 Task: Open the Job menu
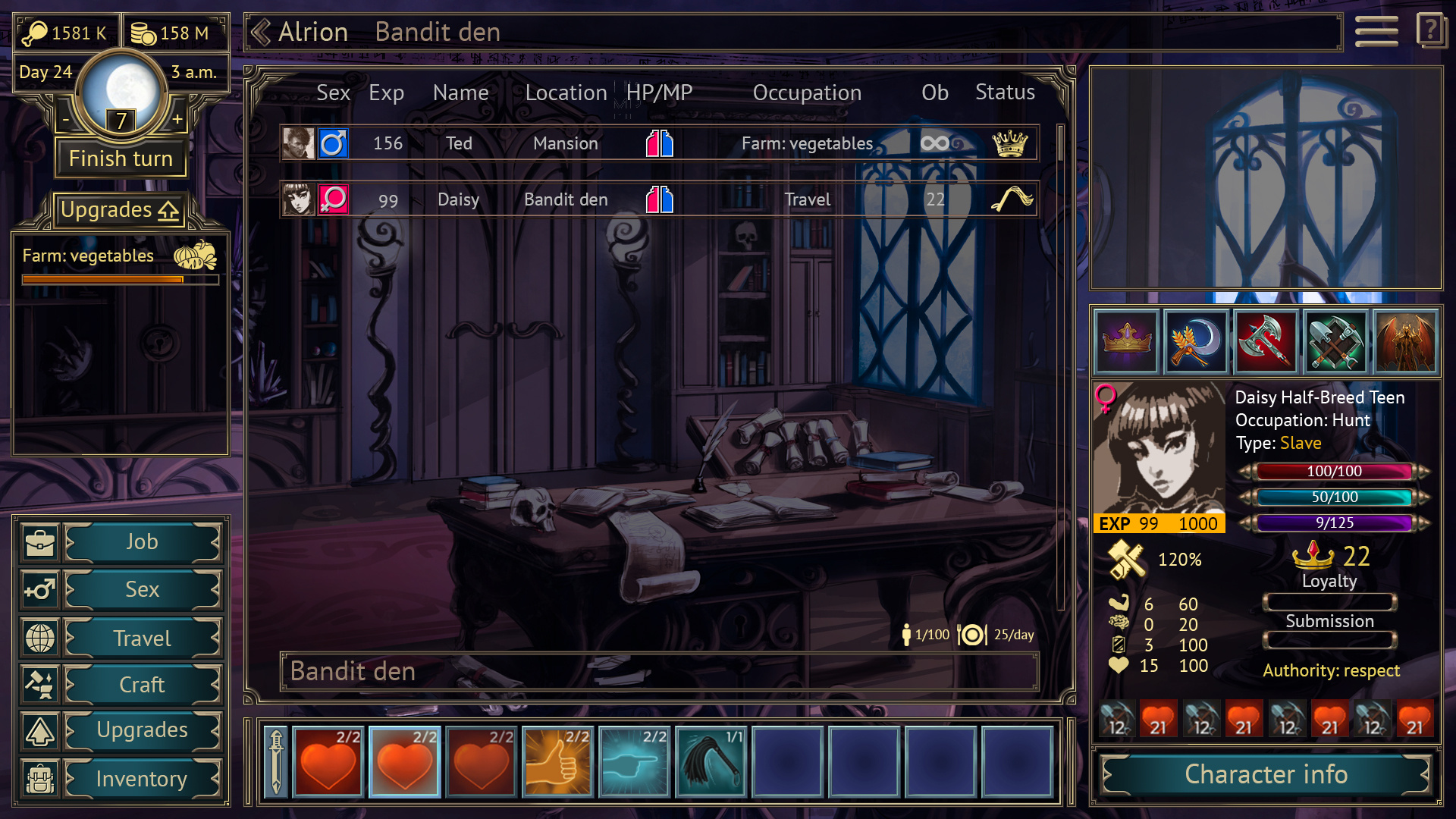tap(142, 542)
